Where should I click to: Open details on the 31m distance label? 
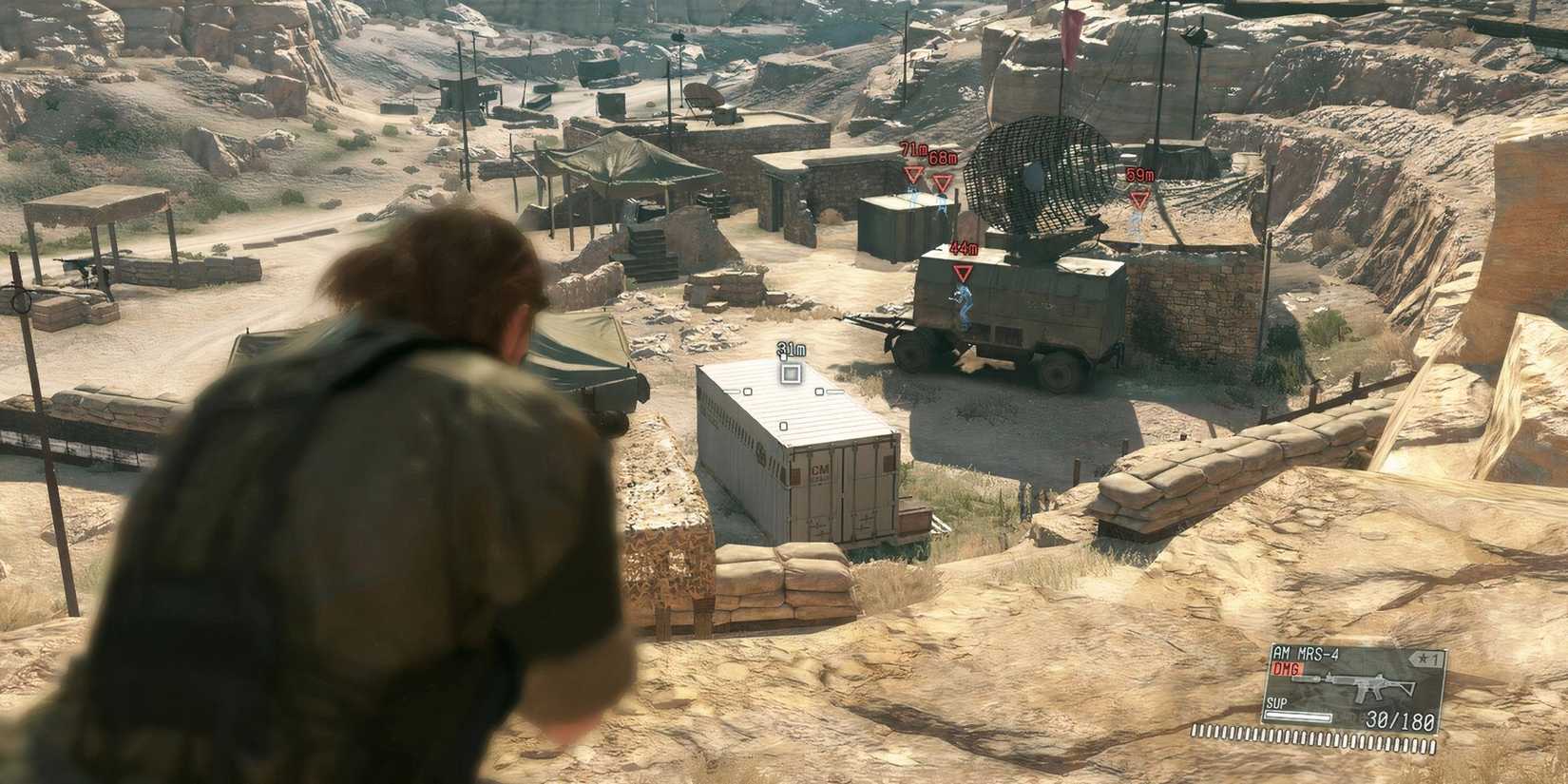coord(791,350)
